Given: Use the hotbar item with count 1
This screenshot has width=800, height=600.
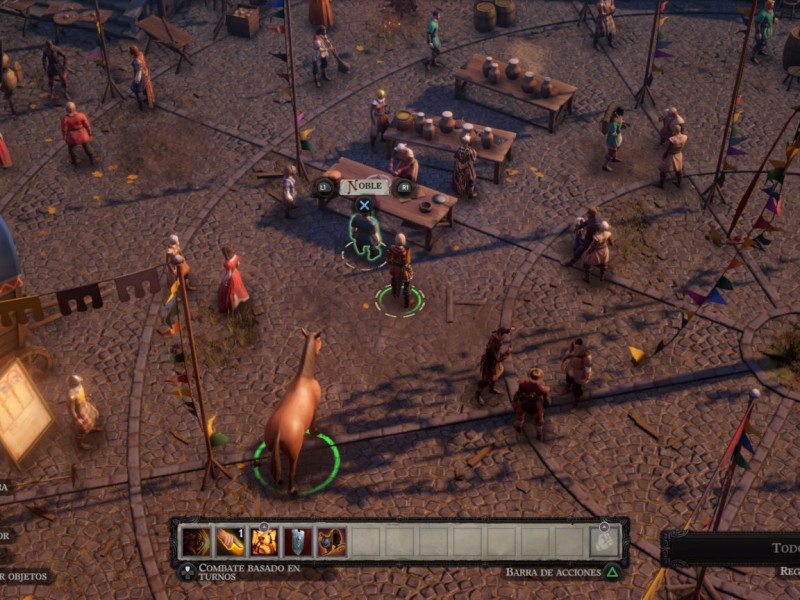Looking at the screenshot, I should 230,542.
